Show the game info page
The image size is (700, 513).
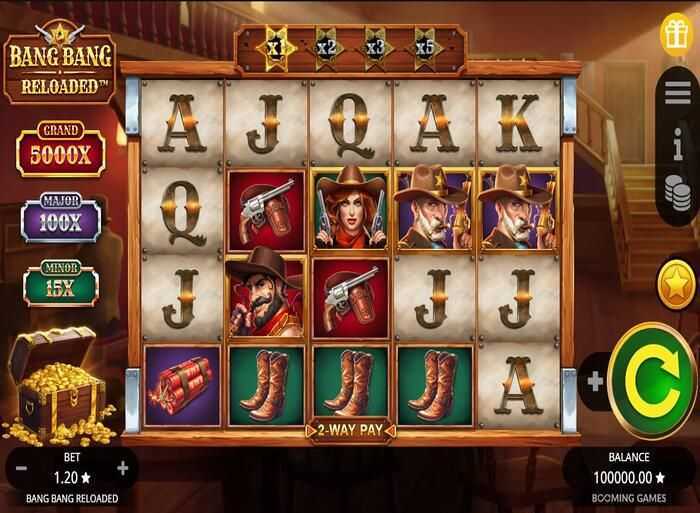pos(679,145)
